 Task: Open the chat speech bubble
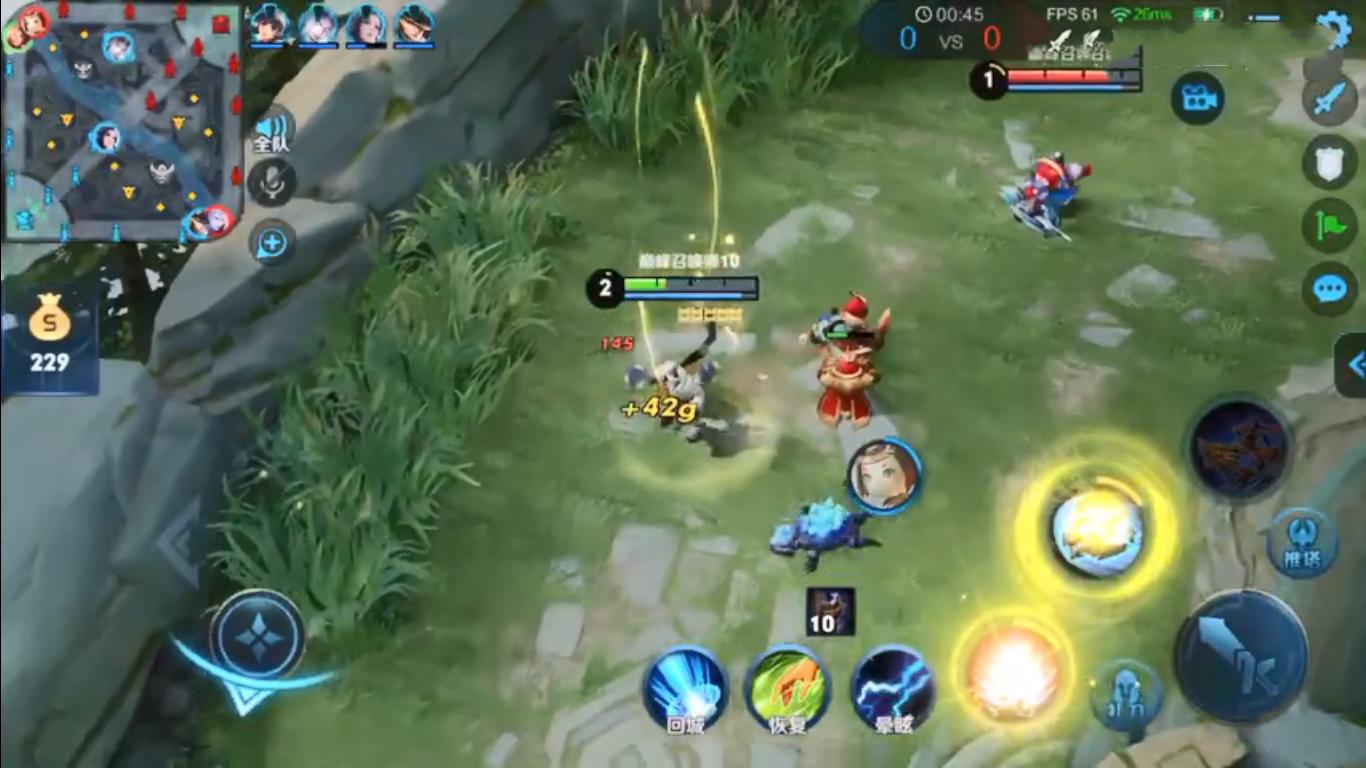tap(1329, 290)
